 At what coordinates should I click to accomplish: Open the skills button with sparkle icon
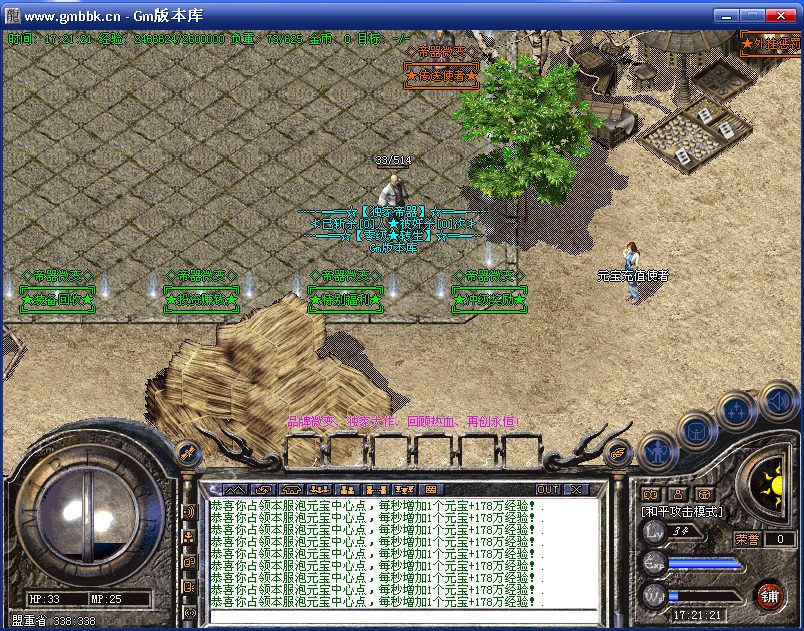point(737,411)
